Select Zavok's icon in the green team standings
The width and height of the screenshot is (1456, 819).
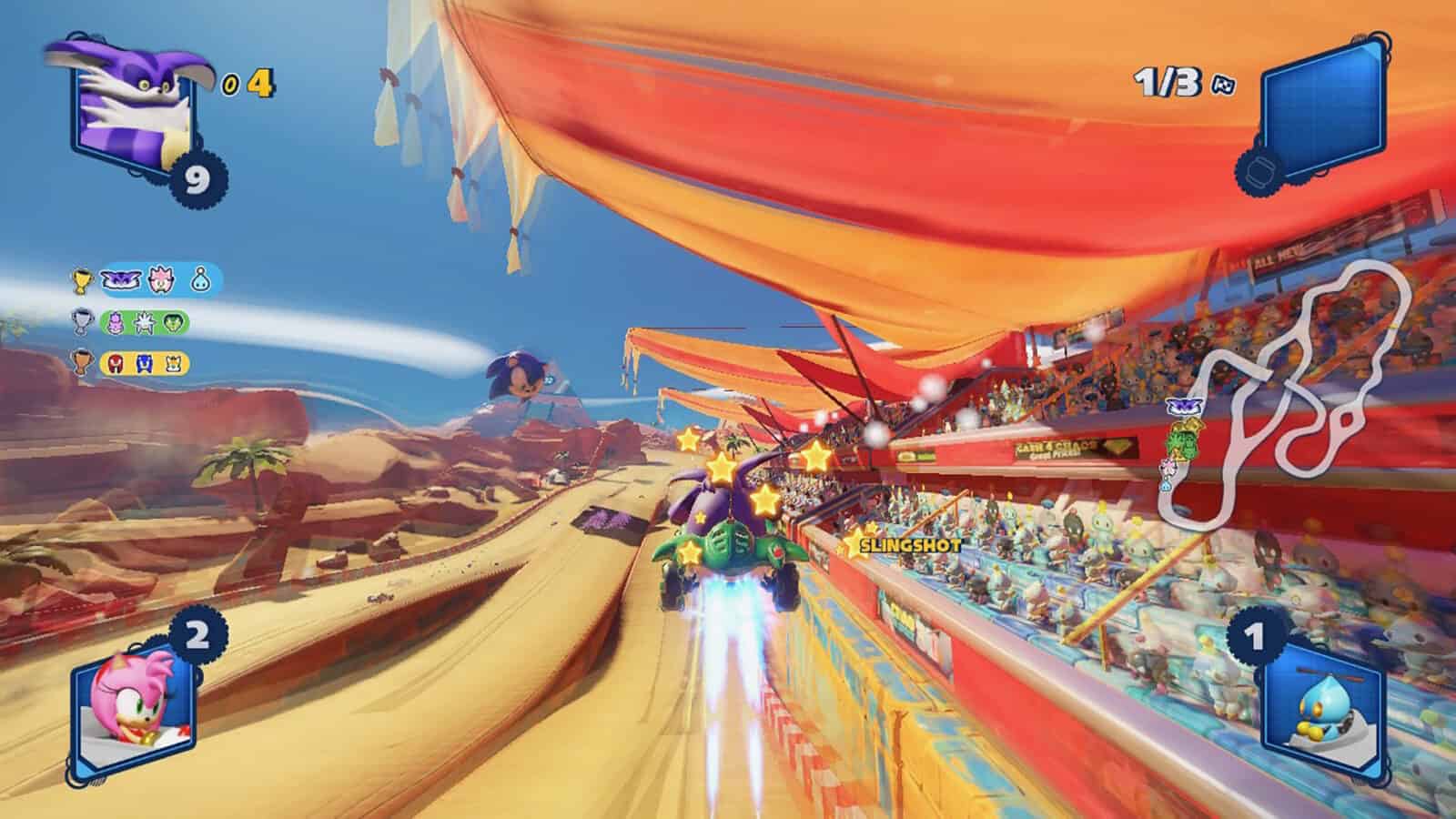[172, 322]
